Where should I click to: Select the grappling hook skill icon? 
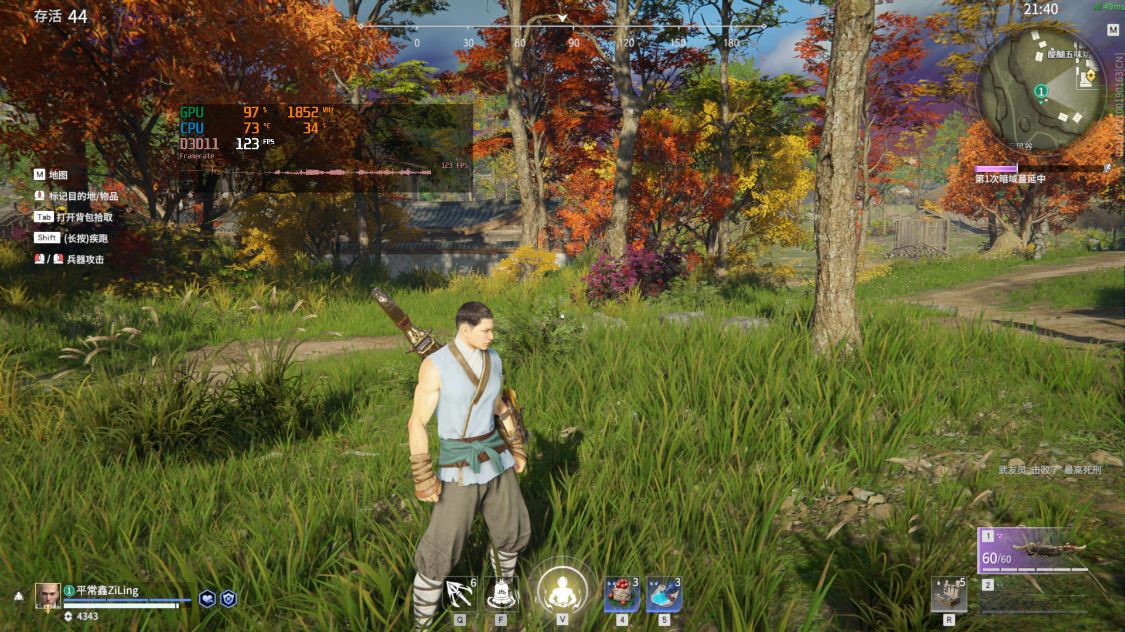click(x=460, y=595)
